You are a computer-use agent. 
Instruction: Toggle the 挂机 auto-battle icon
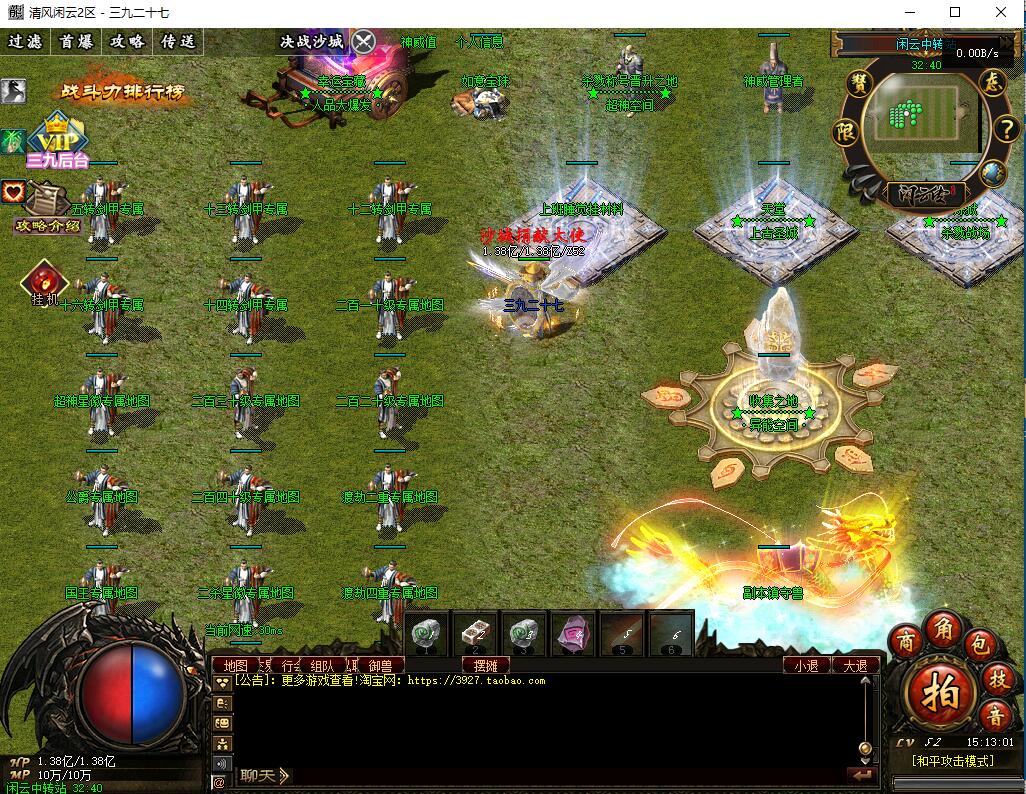click(x=44, y=283)
